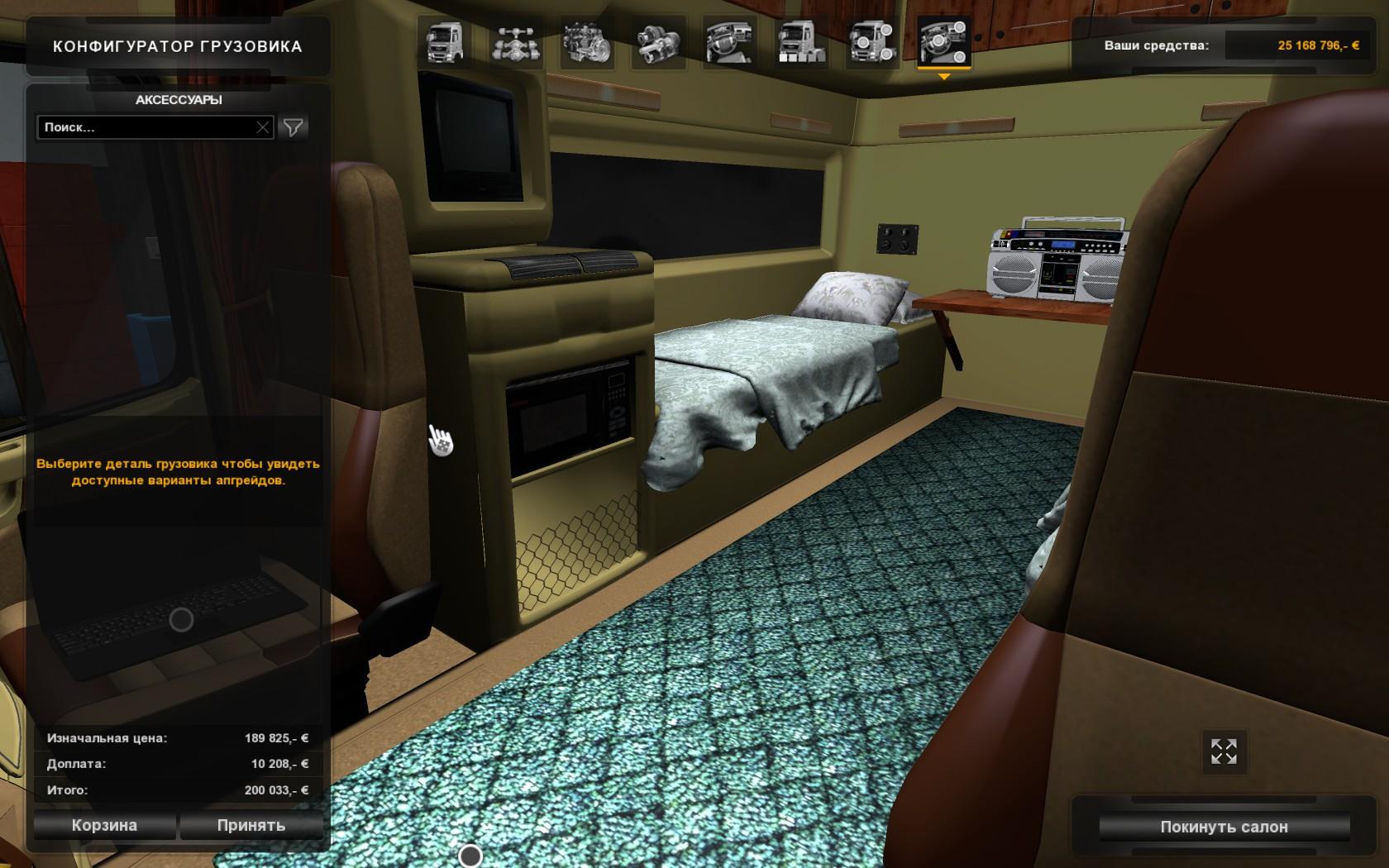Select the truck cabin category icon
This screenshot has height=868, width=1389.
(446, 42)
